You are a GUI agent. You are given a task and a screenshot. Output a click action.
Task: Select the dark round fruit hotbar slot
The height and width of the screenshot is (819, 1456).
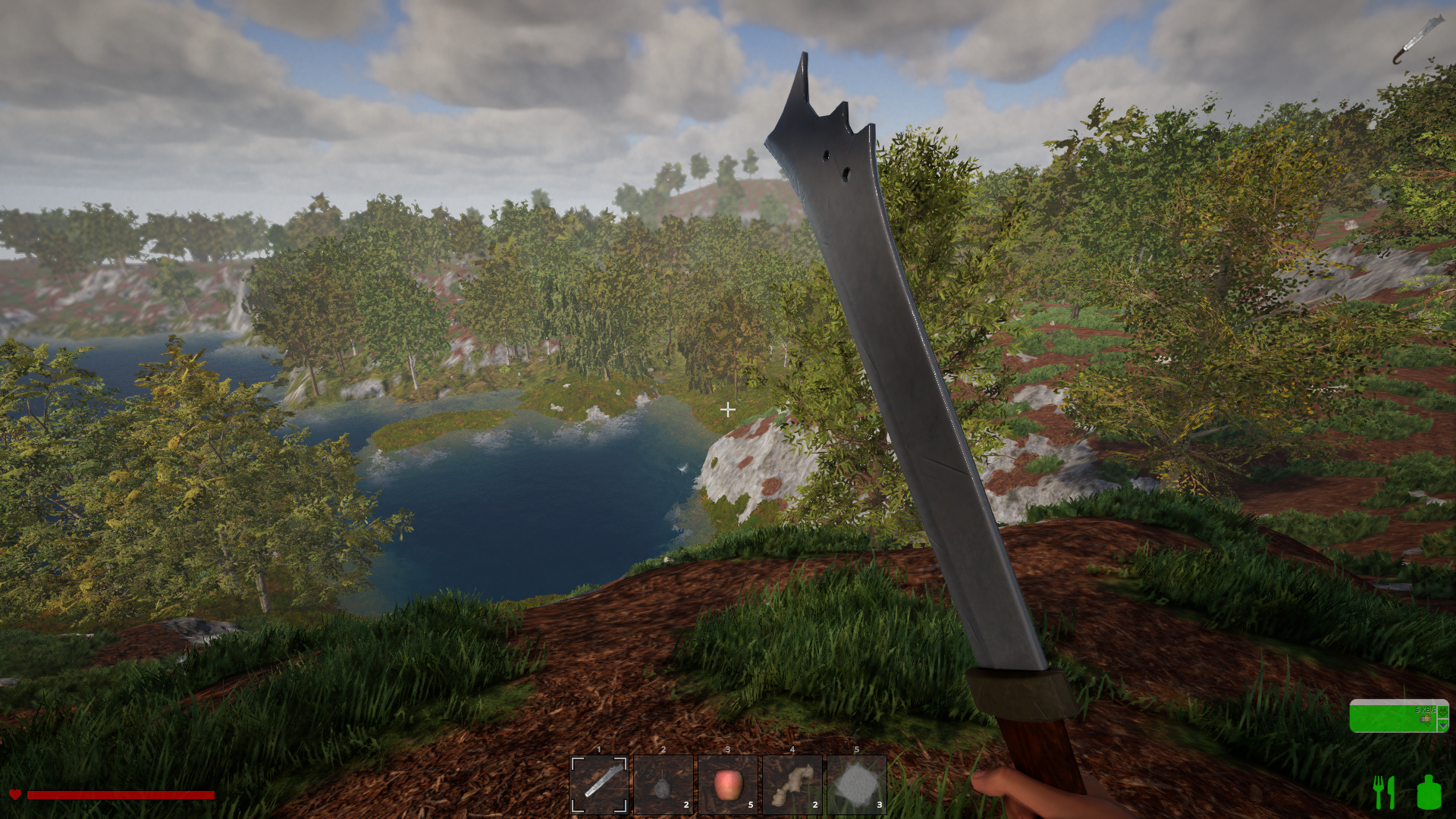[x=663, y=784]
